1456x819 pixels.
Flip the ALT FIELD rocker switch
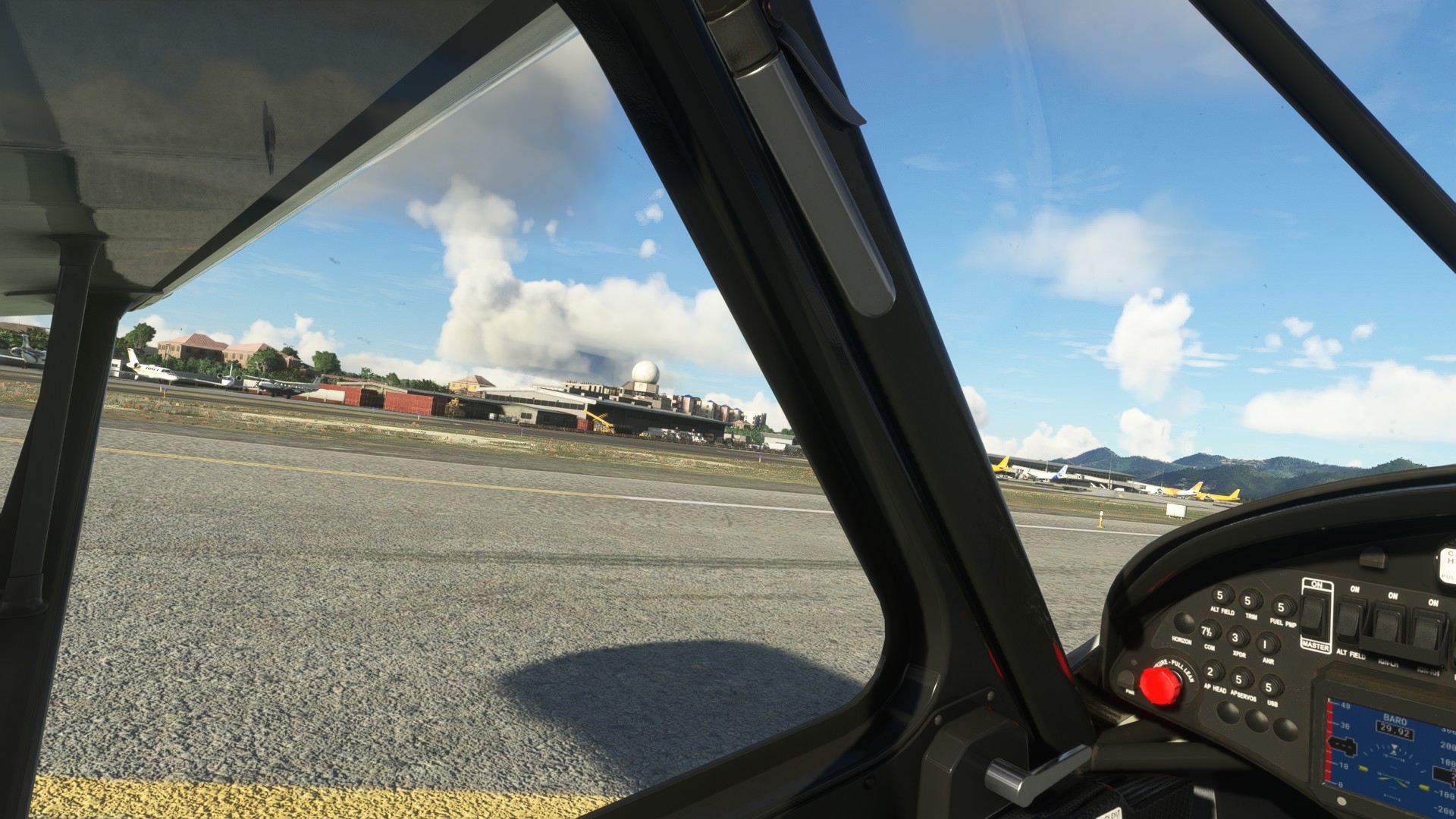(1350, 620)
